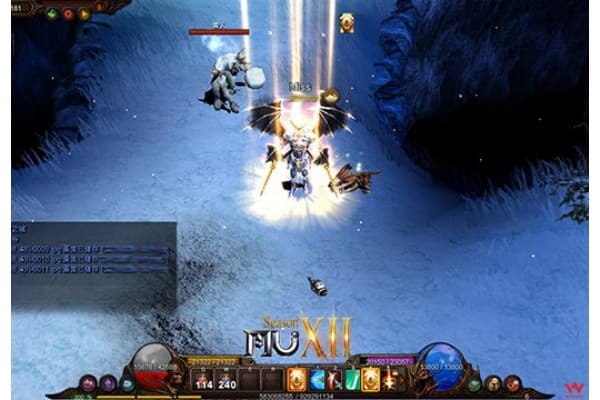
Task: Click the orange round button at top-left
Action: (x=84, y=14)
